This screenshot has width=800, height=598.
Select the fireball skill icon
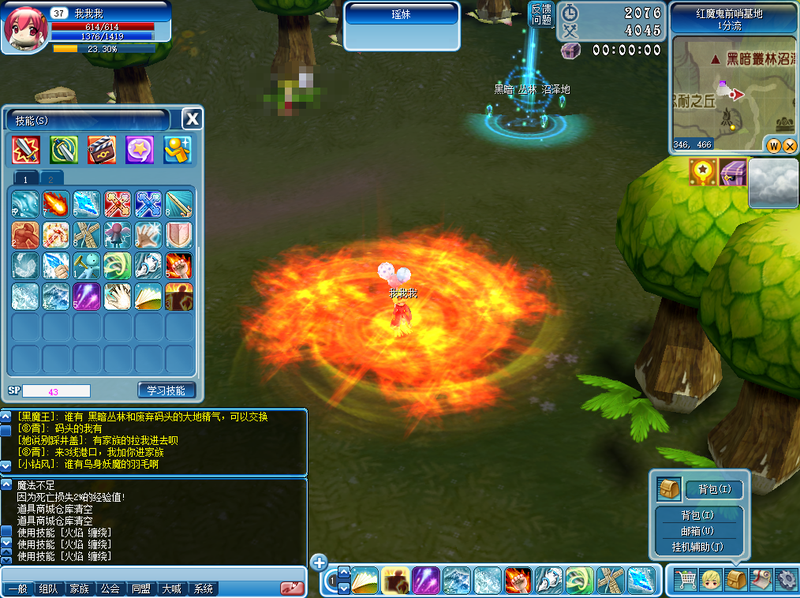[x=56, y=204]
